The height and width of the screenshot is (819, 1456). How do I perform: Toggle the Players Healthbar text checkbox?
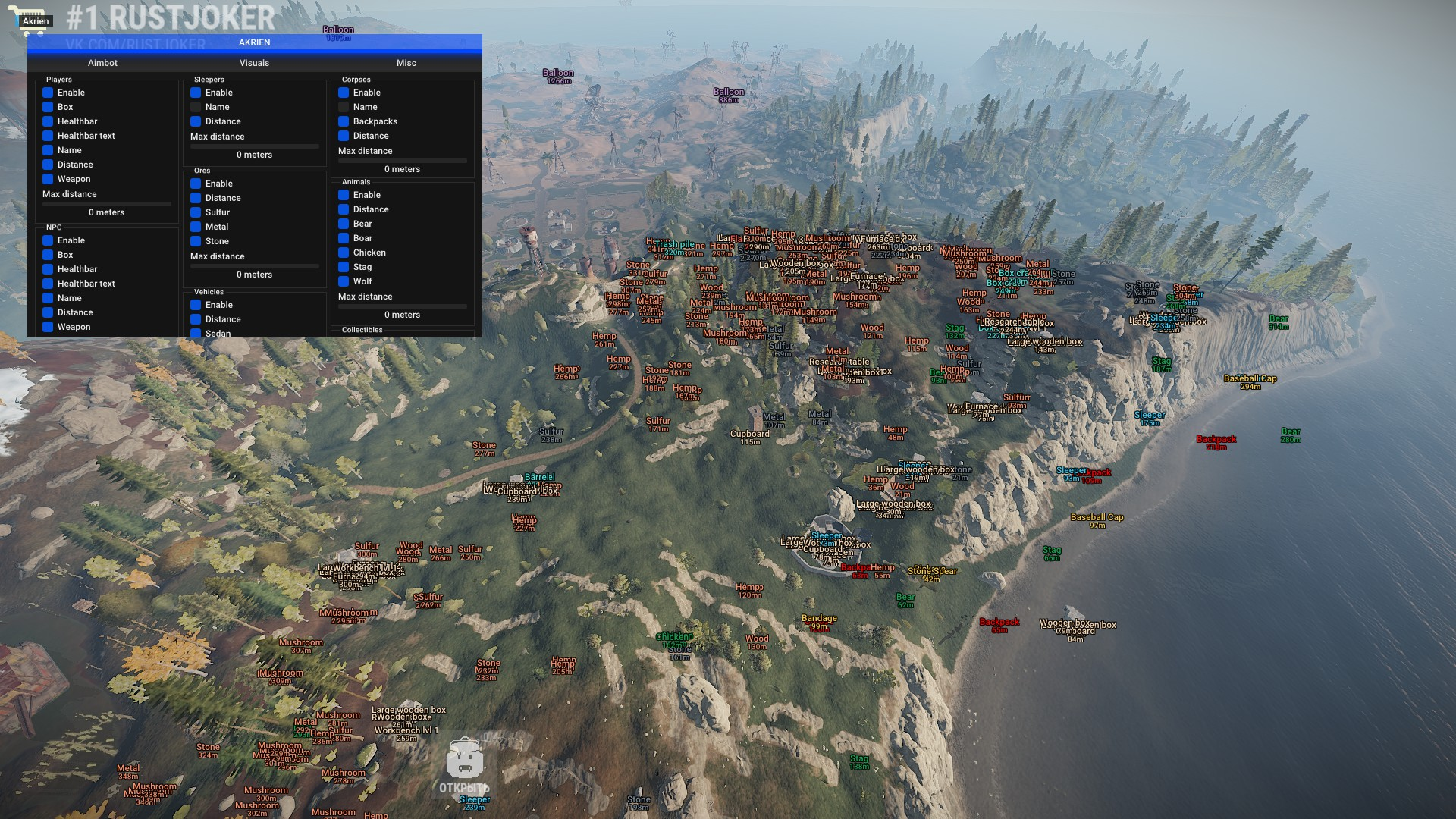48,136
